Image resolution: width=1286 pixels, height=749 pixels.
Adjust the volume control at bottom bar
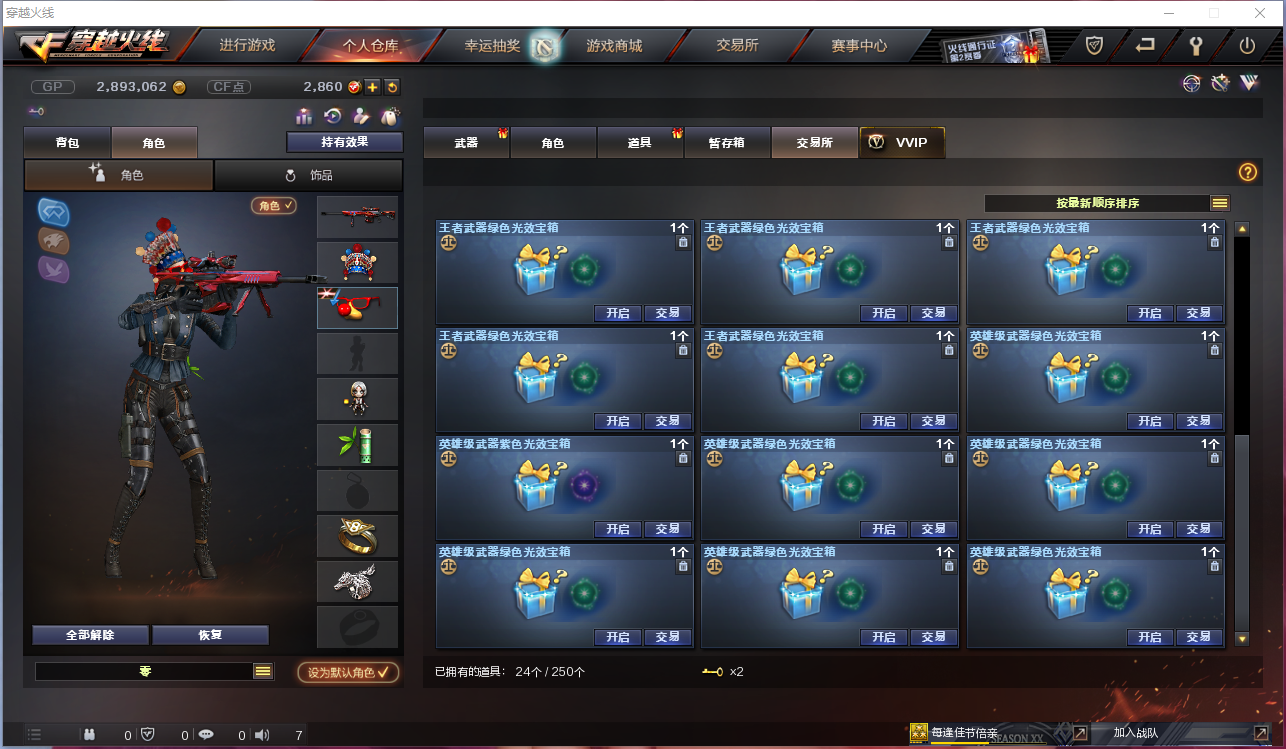click(x=262, y=734)
